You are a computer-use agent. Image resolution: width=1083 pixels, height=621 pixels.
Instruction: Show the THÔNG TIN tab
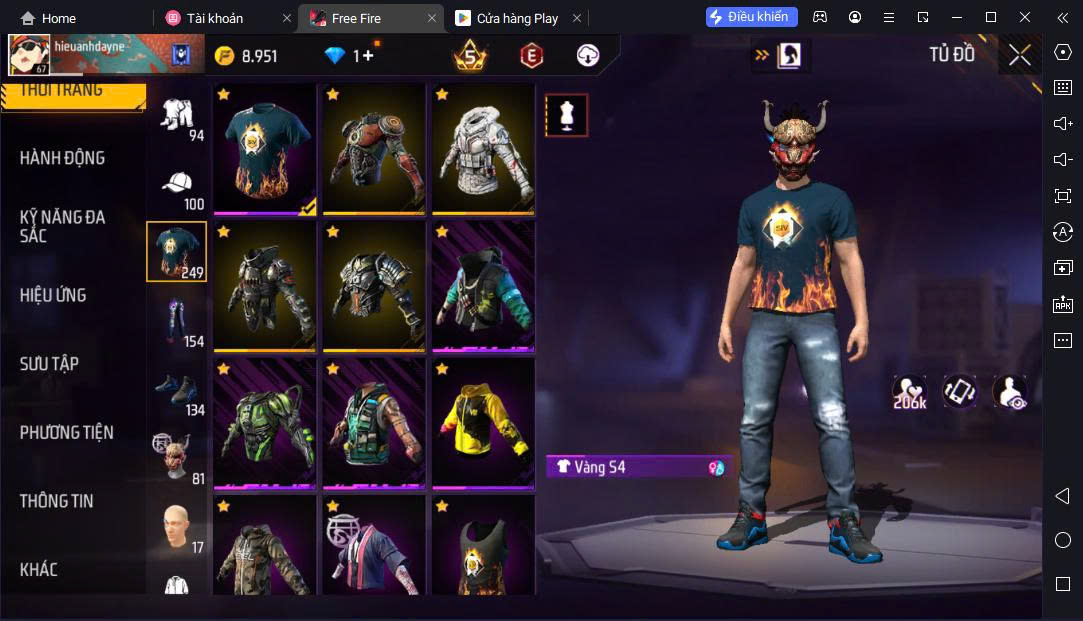56,501
